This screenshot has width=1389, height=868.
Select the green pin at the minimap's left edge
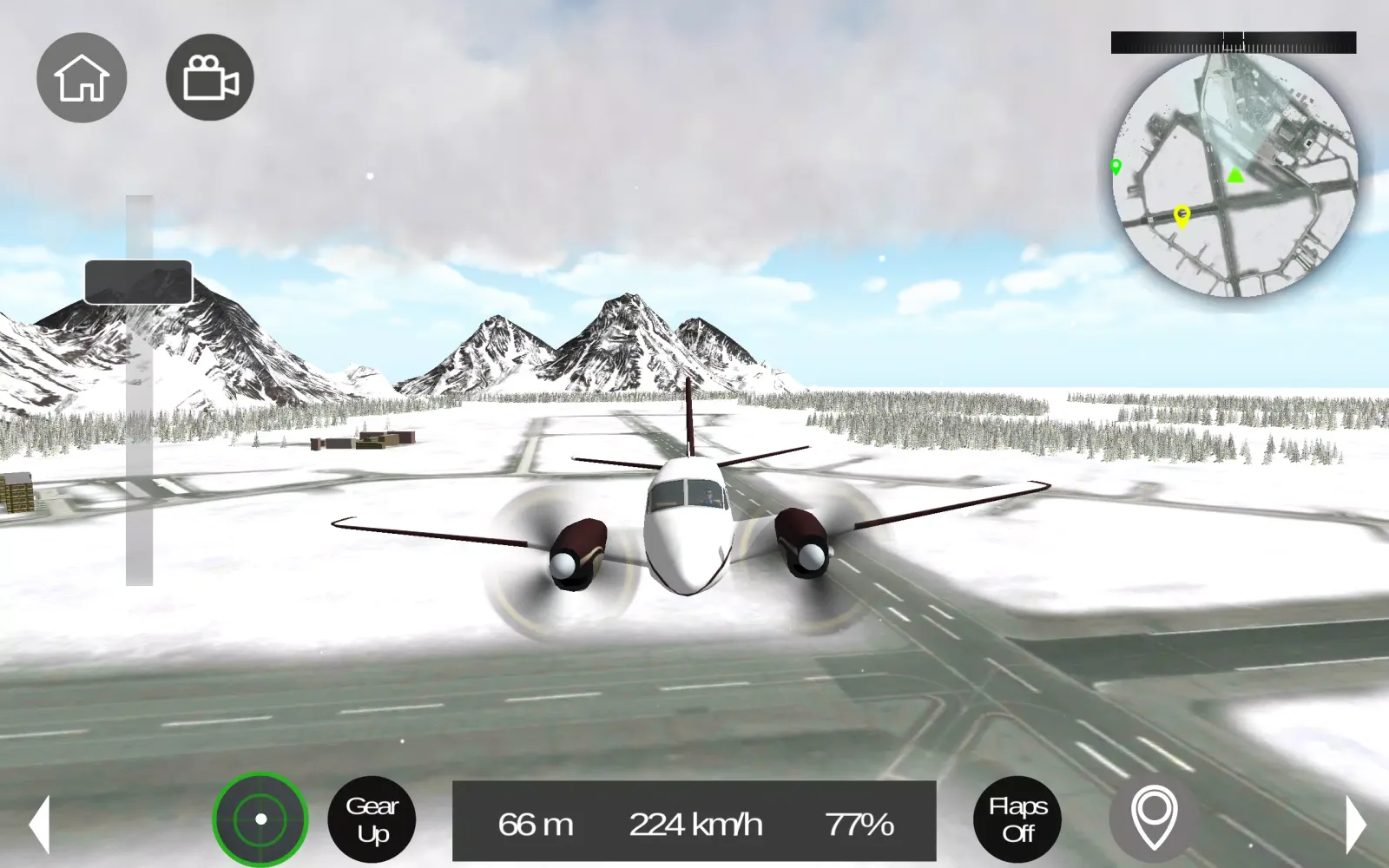1116,167
